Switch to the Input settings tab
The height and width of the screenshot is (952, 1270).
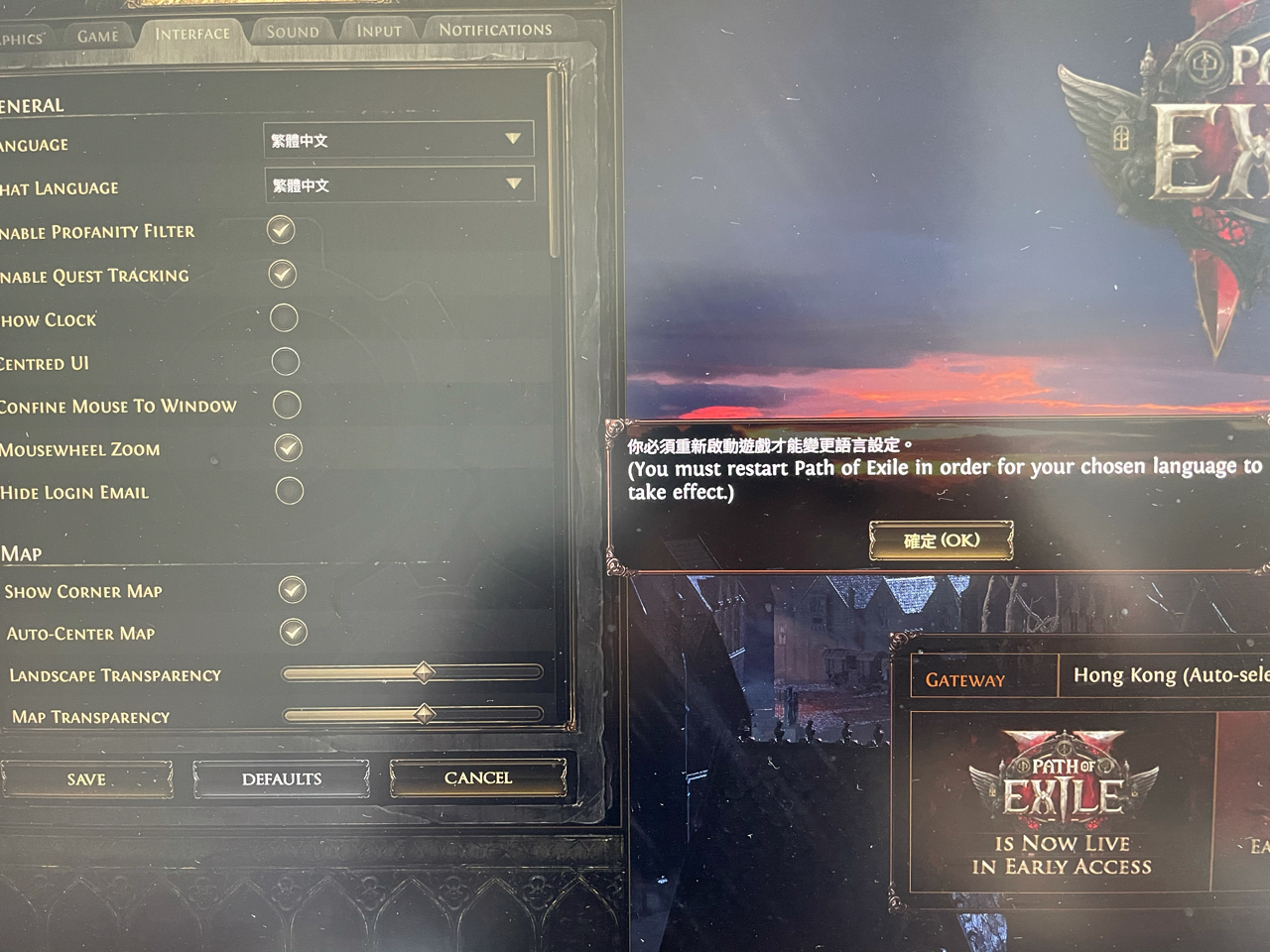[x=378, y=30]
